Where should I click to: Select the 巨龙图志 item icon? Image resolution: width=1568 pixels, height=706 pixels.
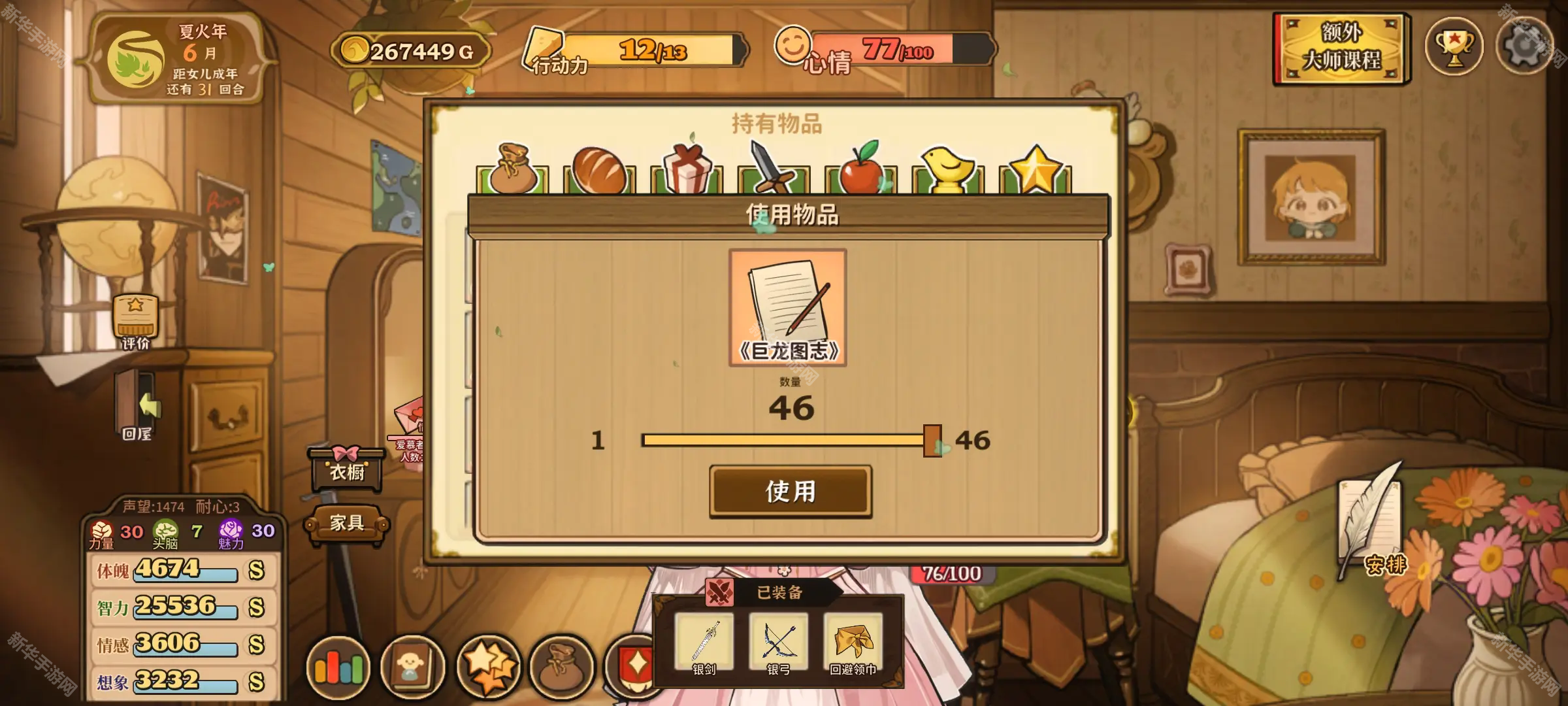788,307
